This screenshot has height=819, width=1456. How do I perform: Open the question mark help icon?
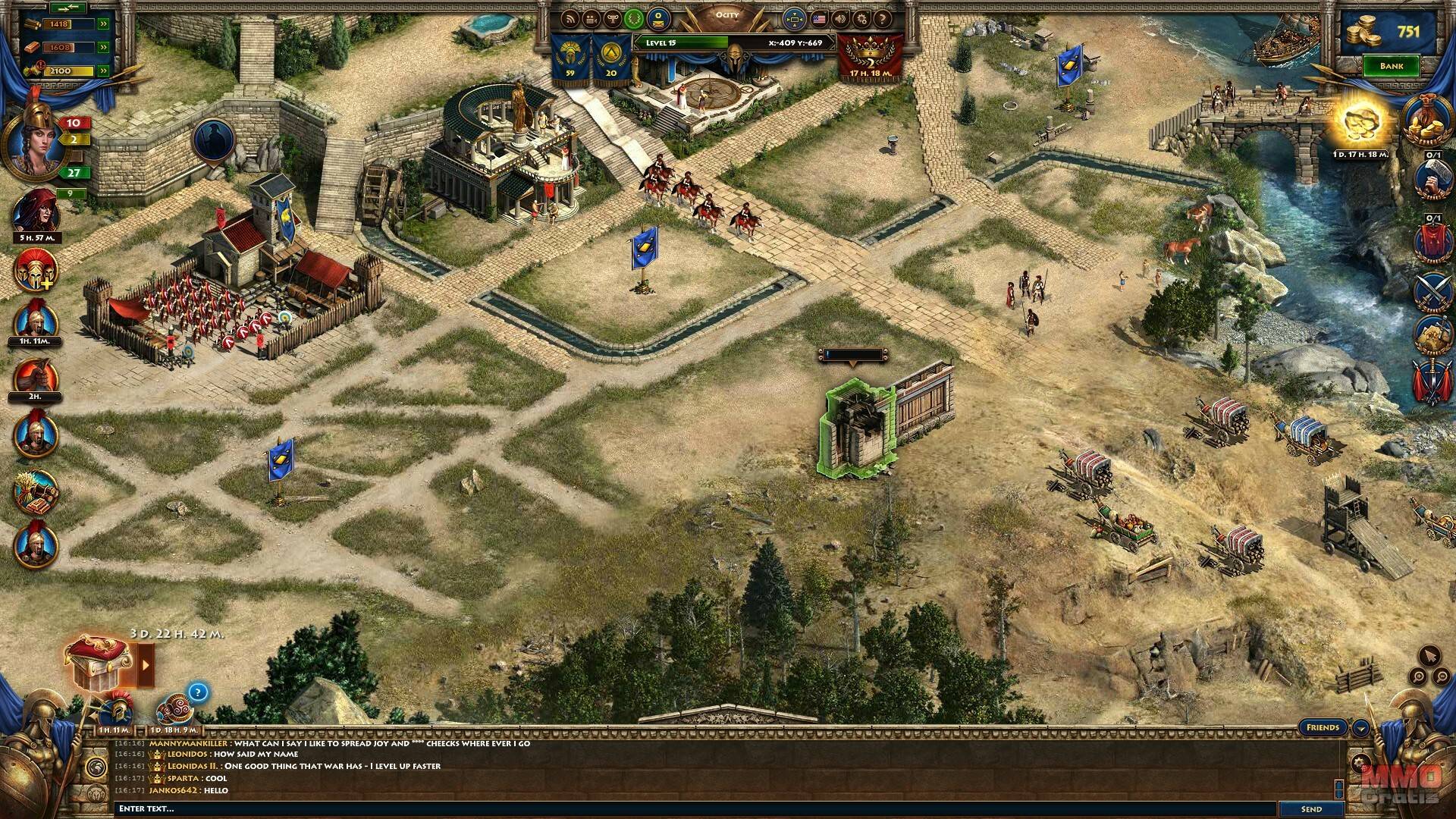tap(883, 19)
